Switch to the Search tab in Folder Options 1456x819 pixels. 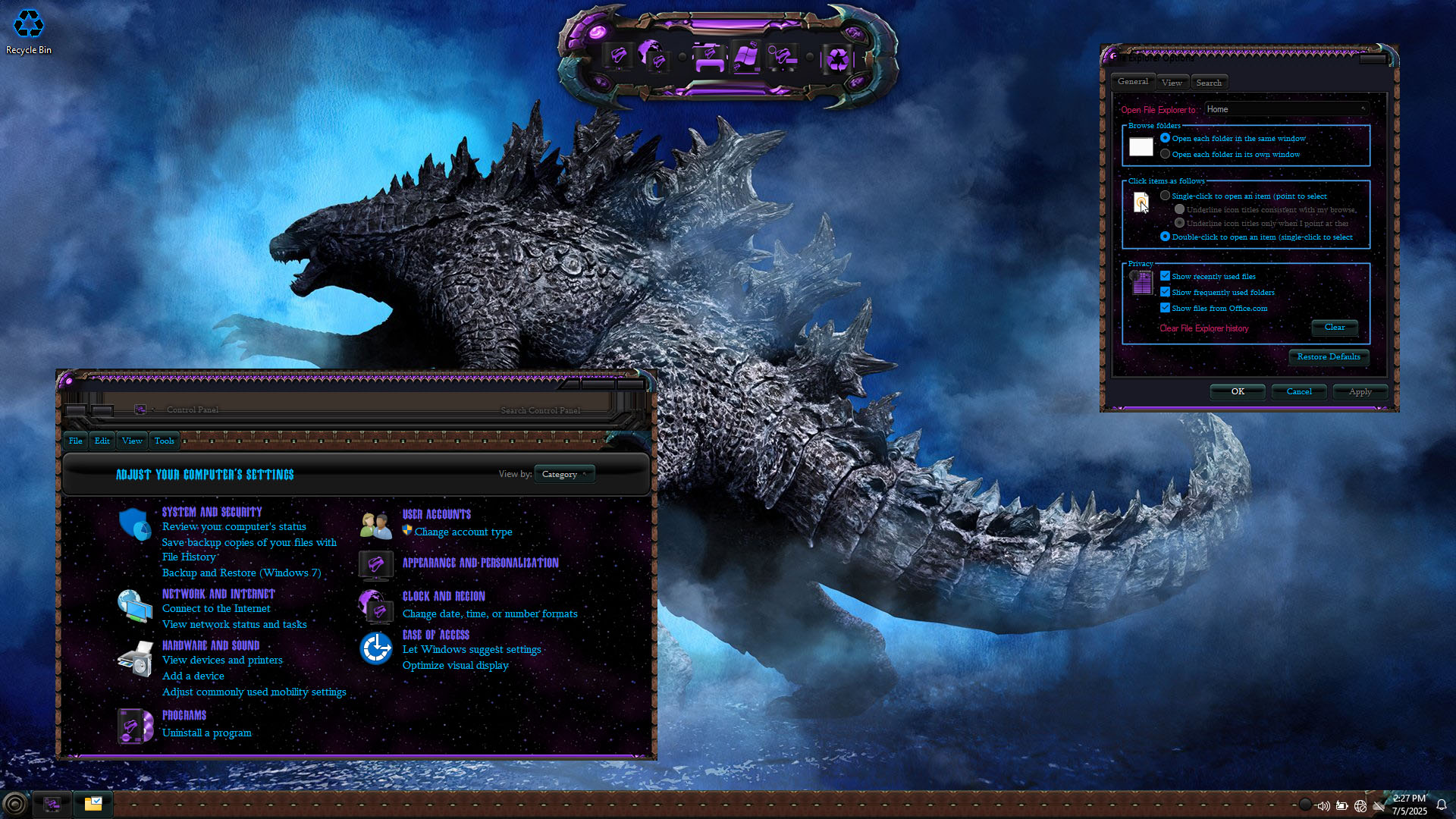[1209, 83]
